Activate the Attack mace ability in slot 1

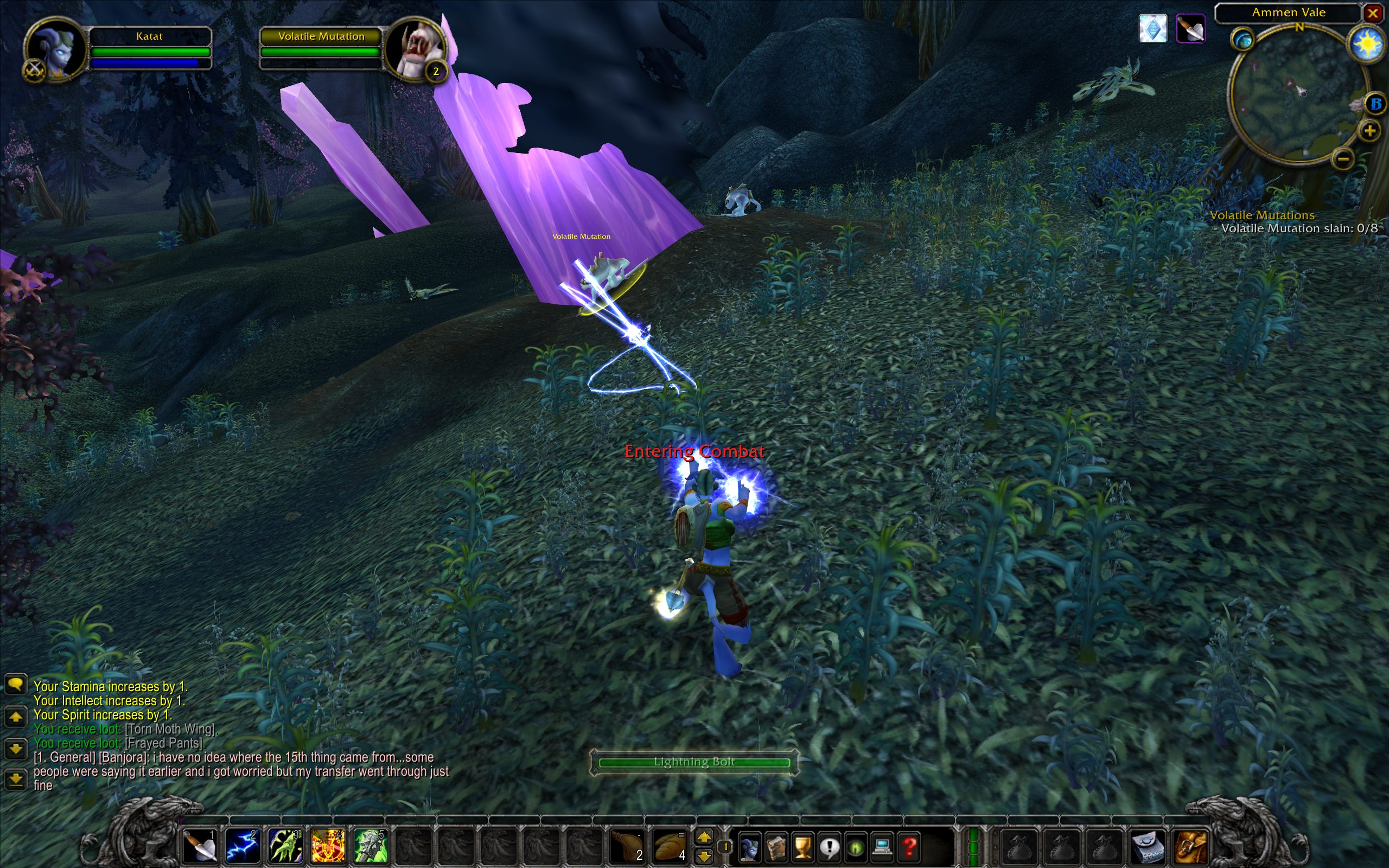200,846
